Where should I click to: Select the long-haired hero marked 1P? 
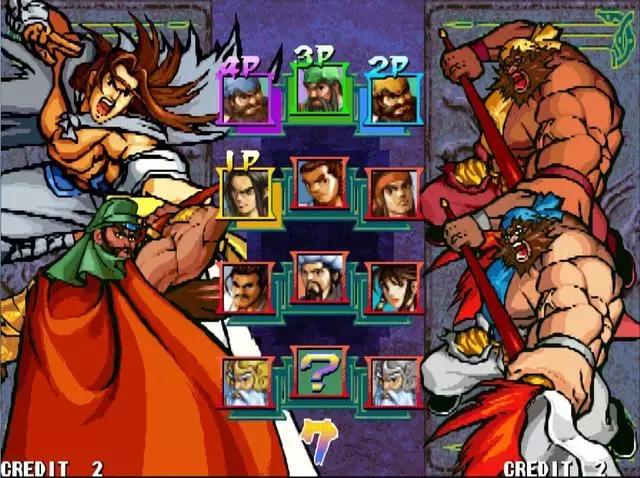(x=245, y=191)
